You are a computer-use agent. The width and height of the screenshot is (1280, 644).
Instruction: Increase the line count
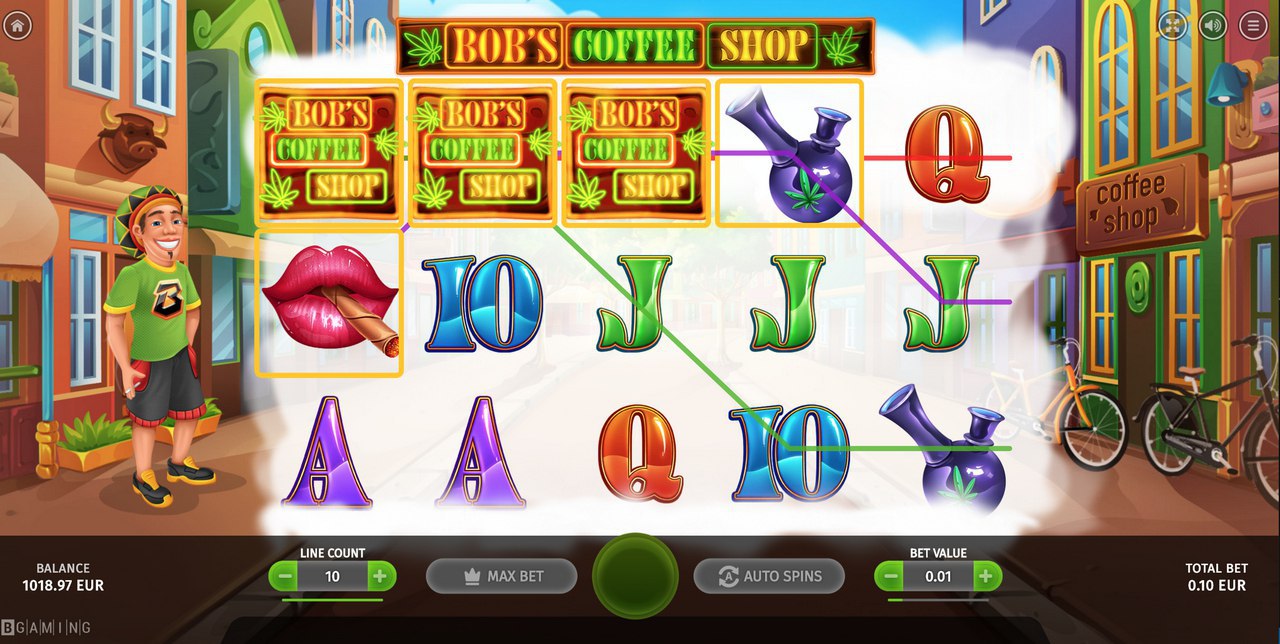(x=380, y=576)
